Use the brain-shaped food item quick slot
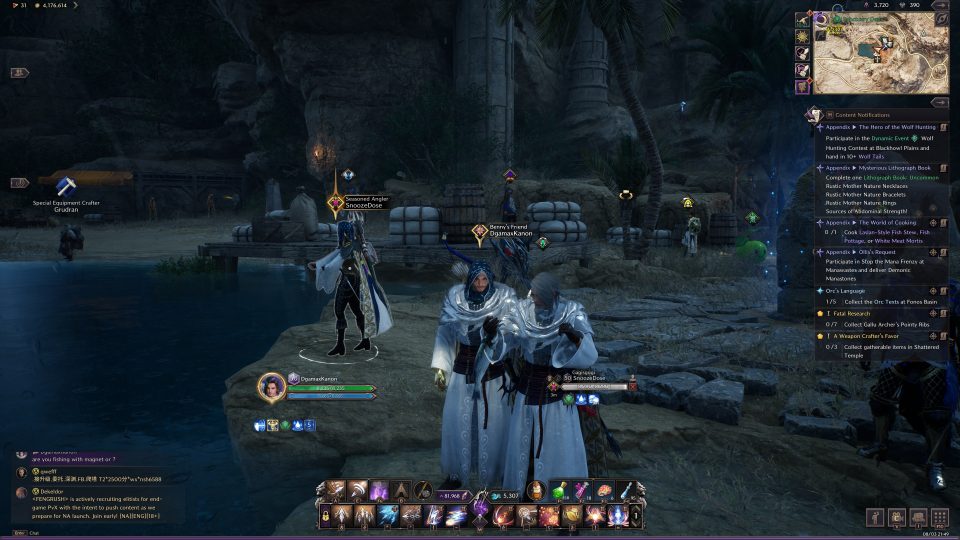960x540 pixels. click(x=602, y=491)
